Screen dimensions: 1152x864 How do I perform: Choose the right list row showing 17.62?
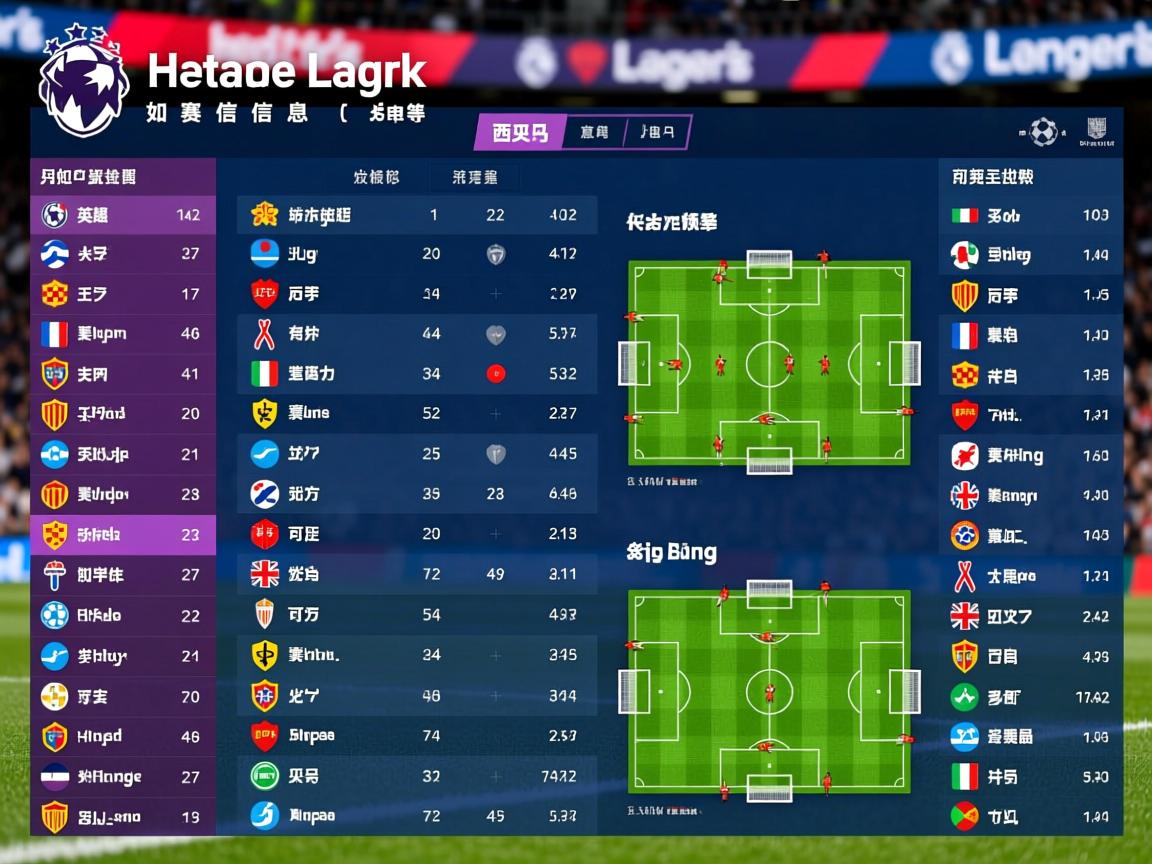click(x=1030, y=697)
